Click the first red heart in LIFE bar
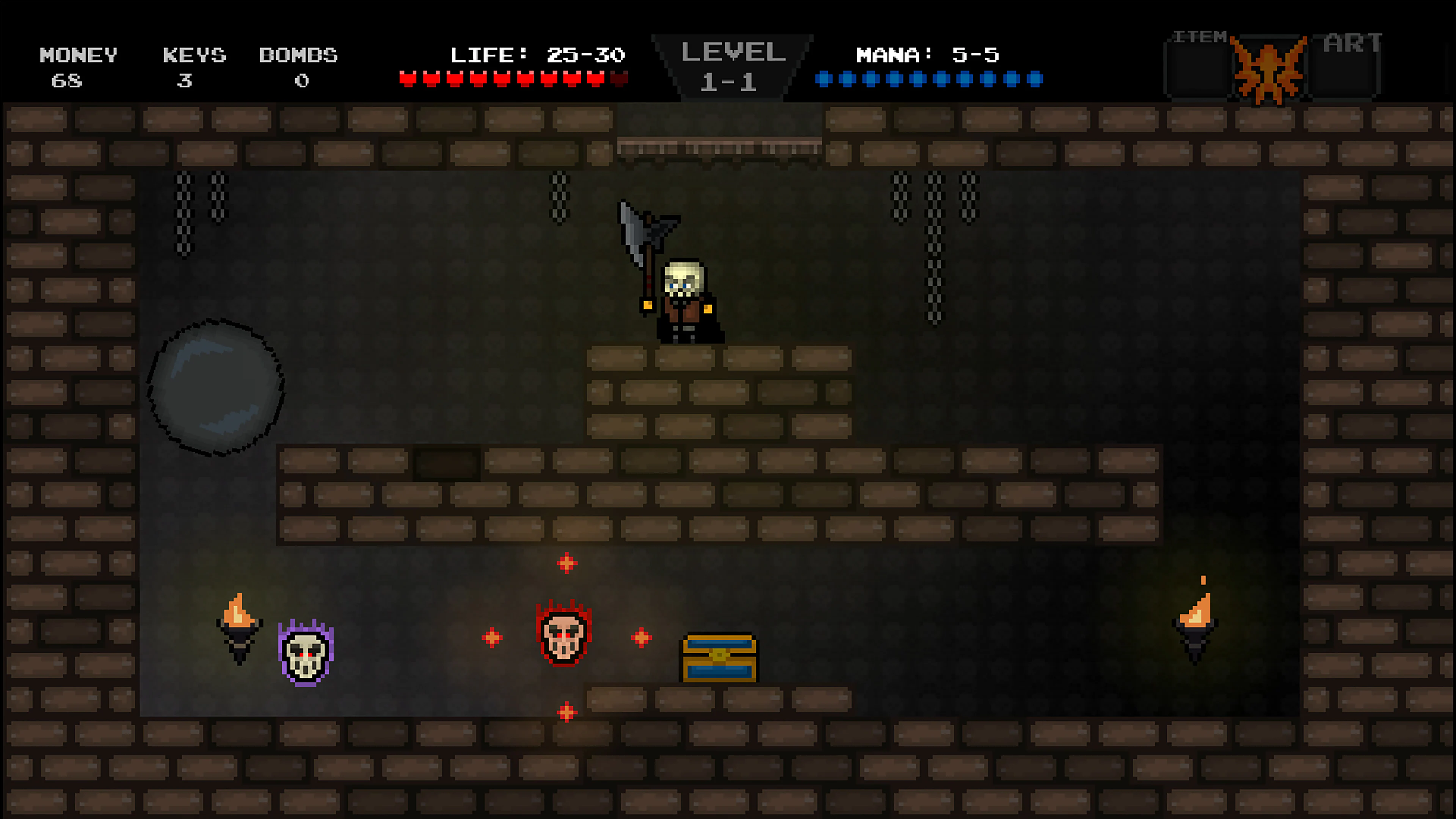Viewport: 1456px width, 819px height. click(x=408, y=79)
